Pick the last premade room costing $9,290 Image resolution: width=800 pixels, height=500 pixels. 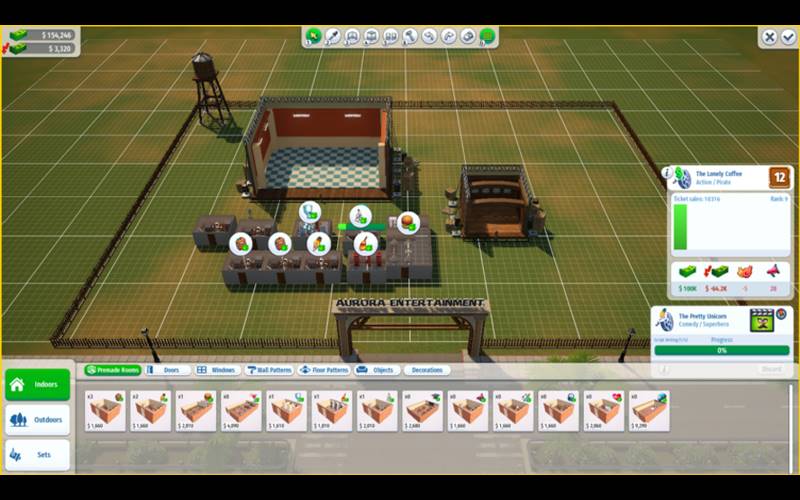coord(649,410)
